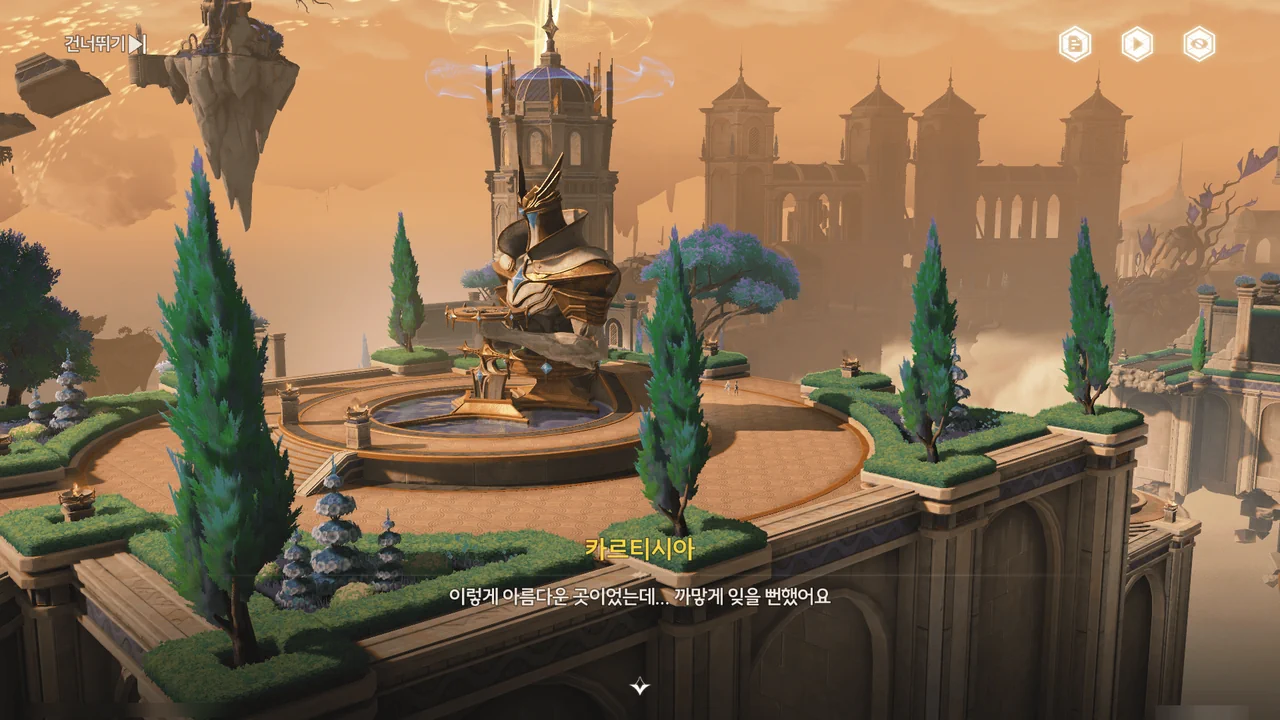Toggle auto-play dialogue hexagon button
This screenshot has height=720, width=1280.
[x=1137, y=44]
